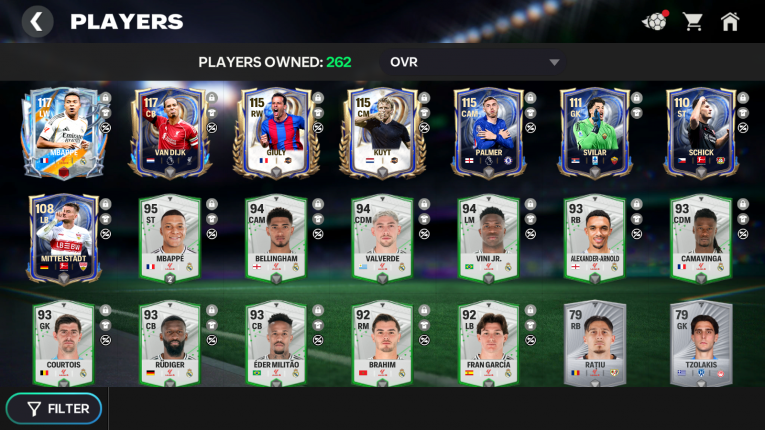The width and height of the screenshot is (765, 430).
Task: Open the OVR sort dropdown
Action: (x=475, y=62)
